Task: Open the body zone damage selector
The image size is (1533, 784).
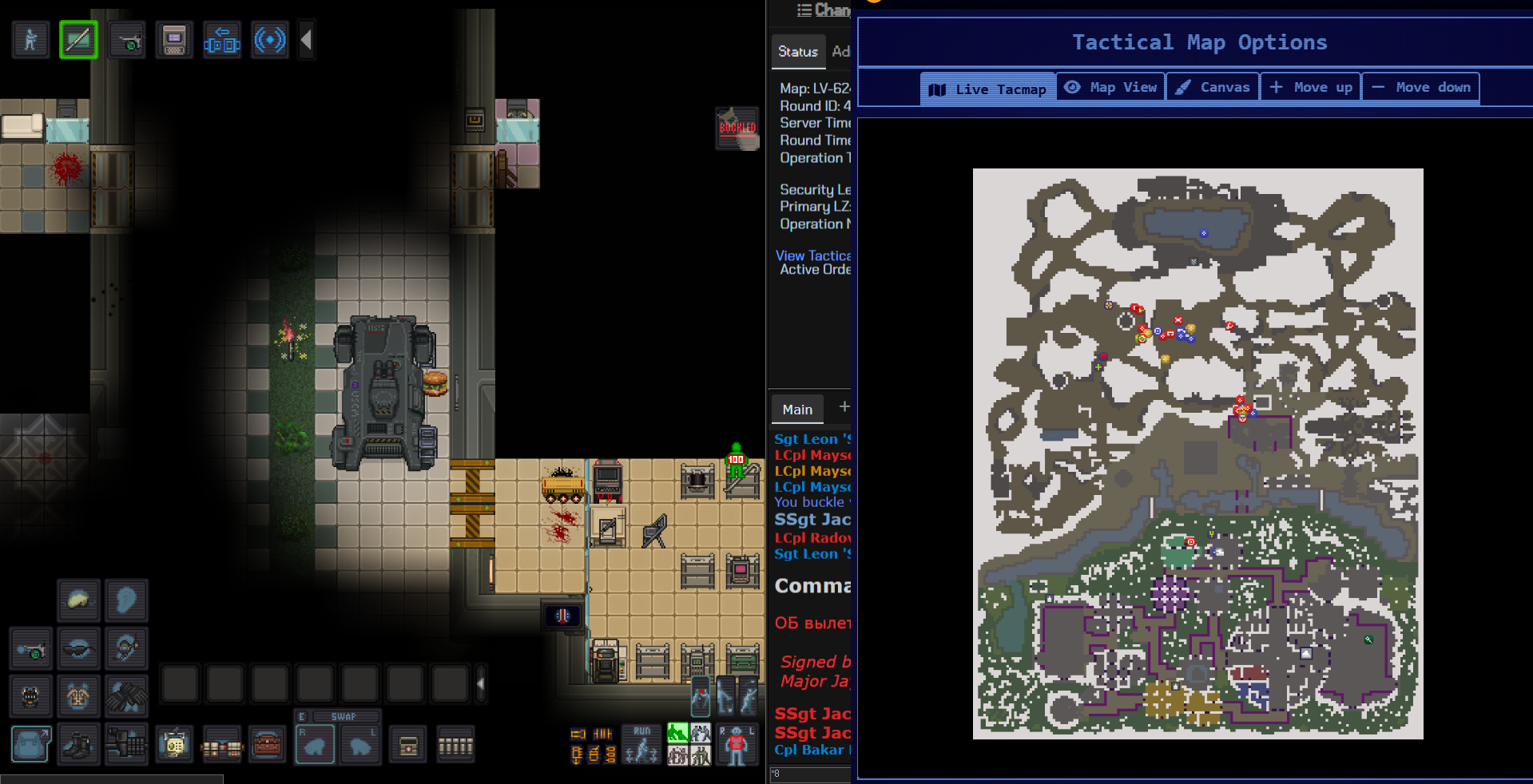Action: point(736,745)
